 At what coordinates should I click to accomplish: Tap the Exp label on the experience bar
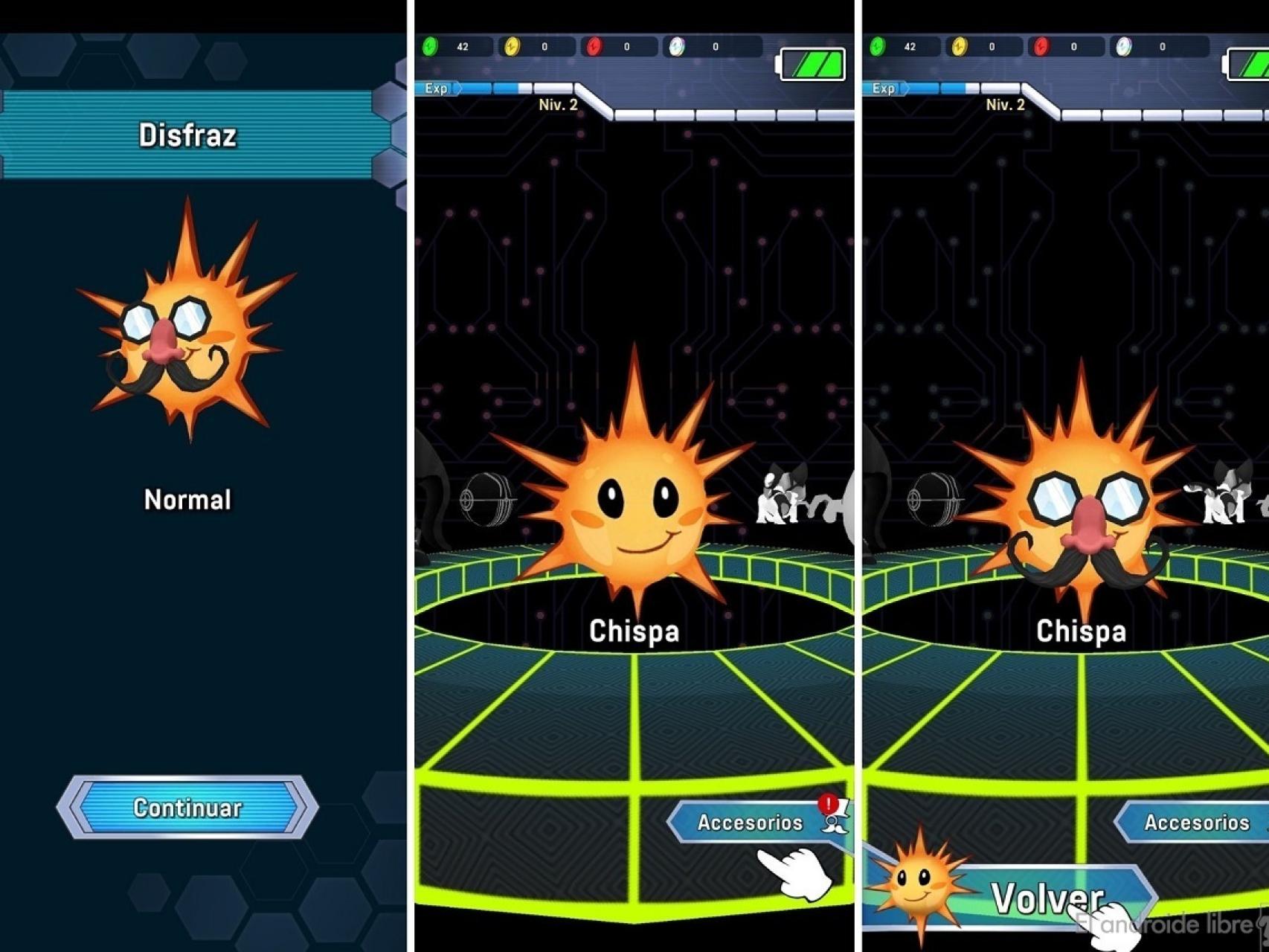(x=435, y=89)
